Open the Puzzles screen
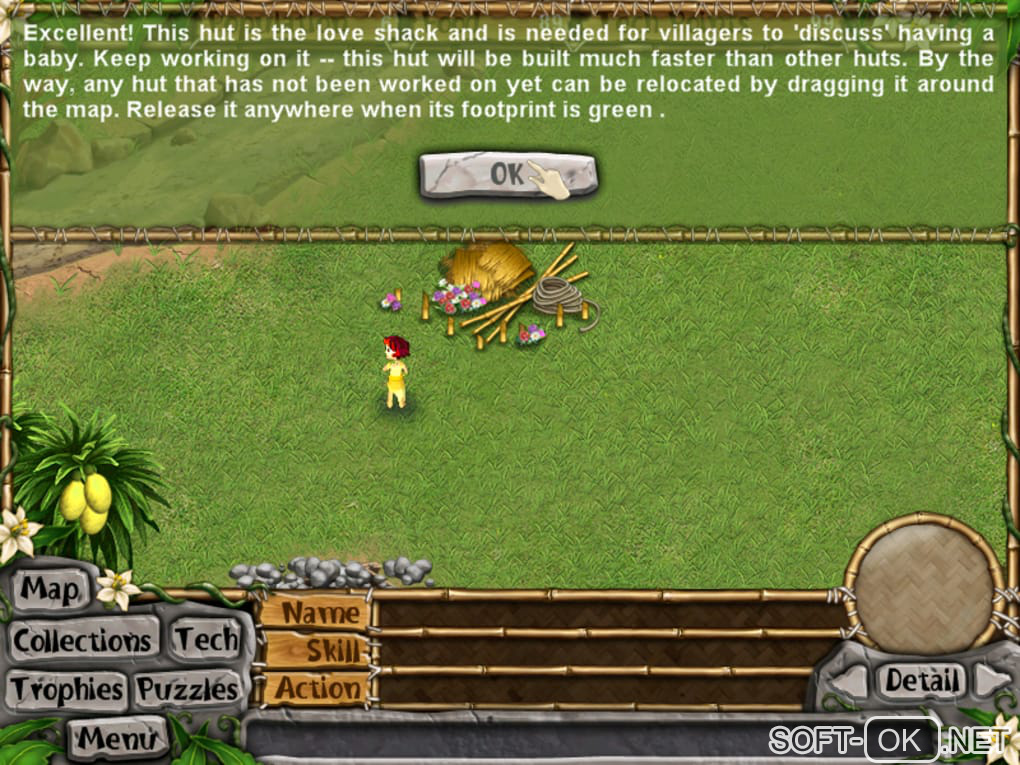 (188, 689)
